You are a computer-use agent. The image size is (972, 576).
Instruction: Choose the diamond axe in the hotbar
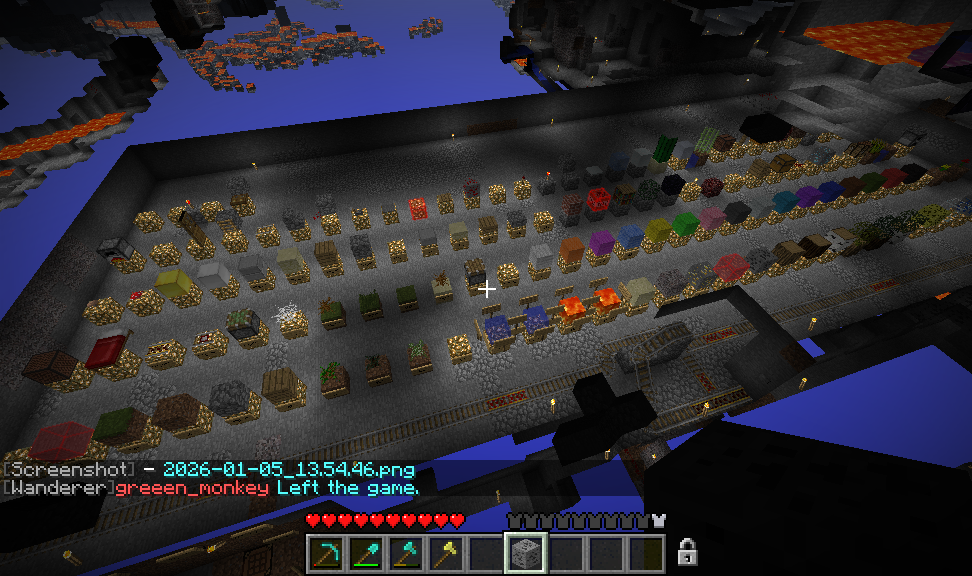point(406,552)
